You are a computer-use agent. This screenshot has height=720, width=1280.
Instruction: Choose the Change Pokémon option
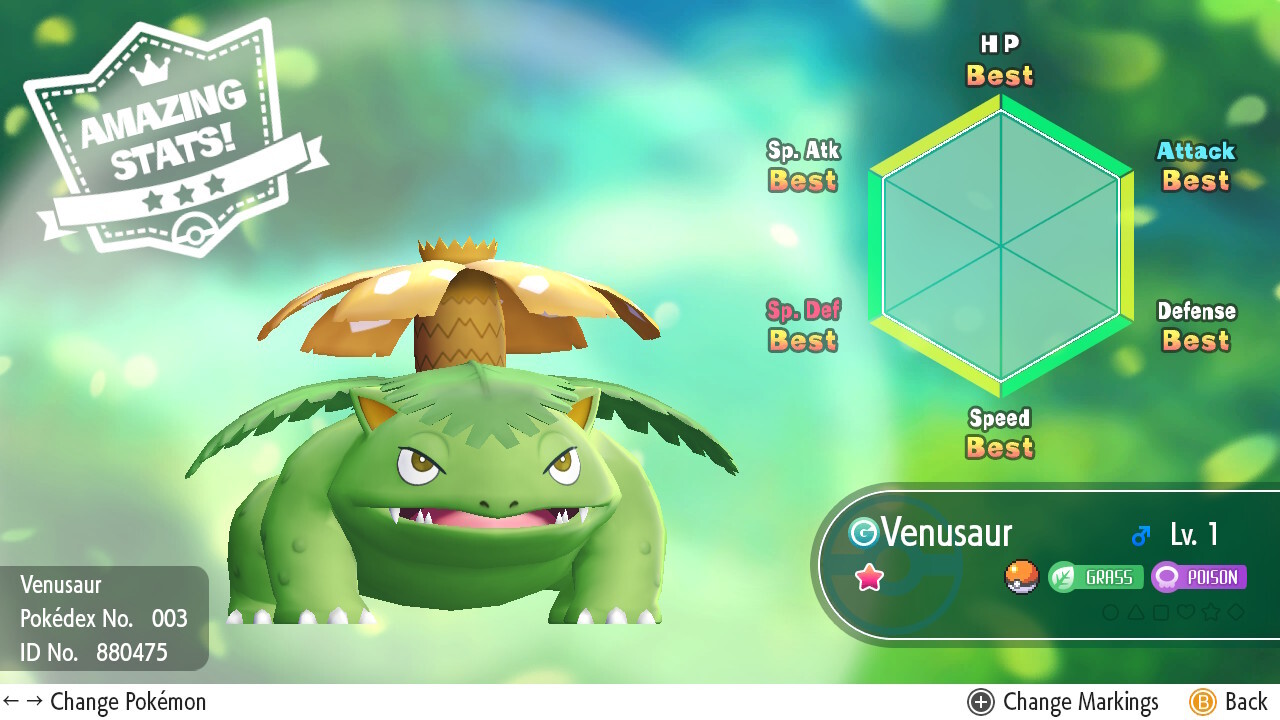[x=105, y=702]
